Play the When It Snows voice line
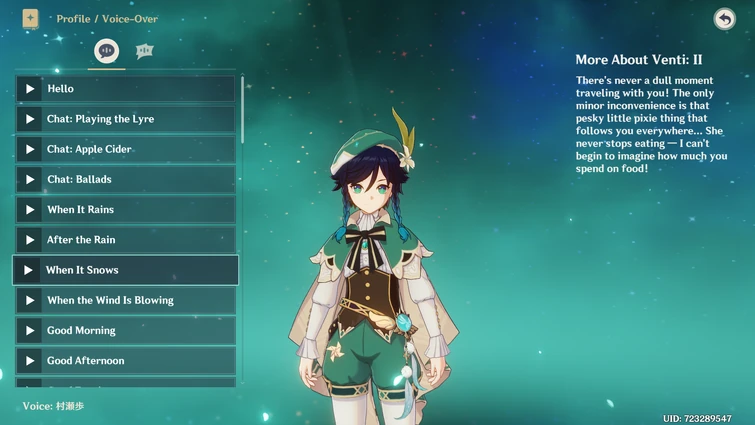The width and height of the screenshot is (755, 425). pyautogui.click(x=30, y=270)
